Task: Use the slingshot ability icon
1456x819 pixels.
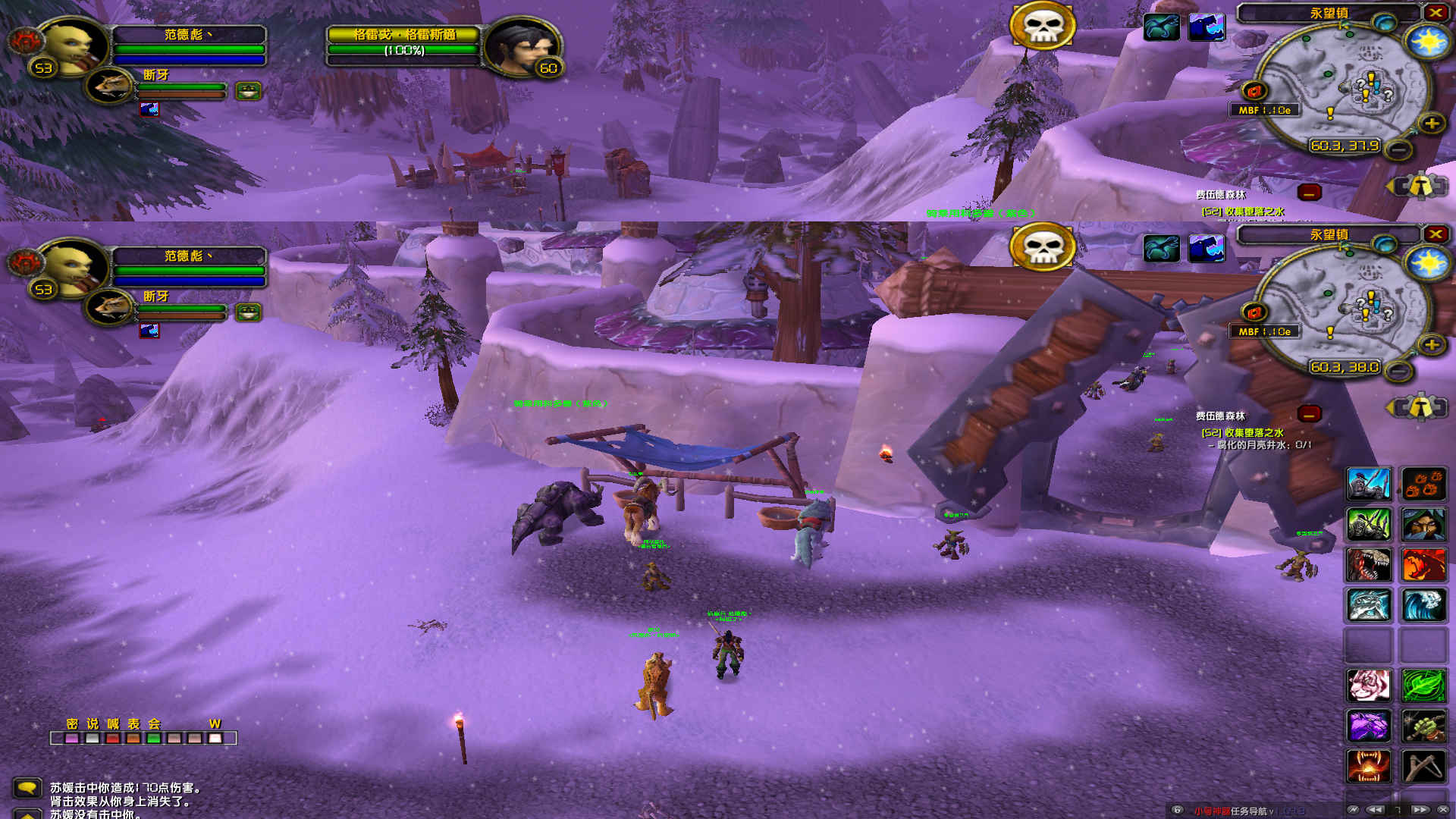Action: click(x=1423, y=766)
